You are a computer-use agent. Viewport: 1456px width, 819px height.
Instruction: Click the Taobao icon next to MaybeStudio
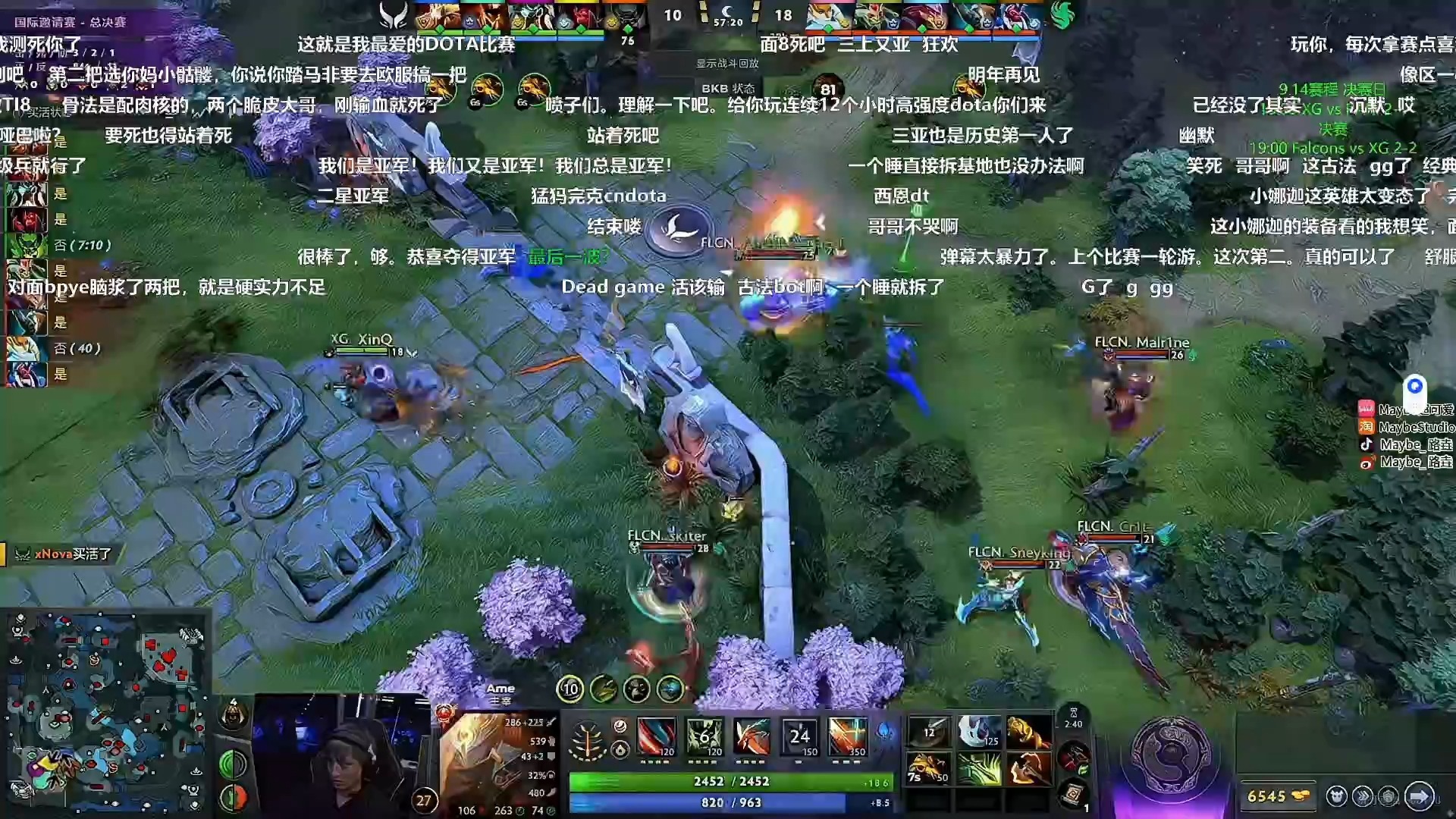tap(1367, 426)
